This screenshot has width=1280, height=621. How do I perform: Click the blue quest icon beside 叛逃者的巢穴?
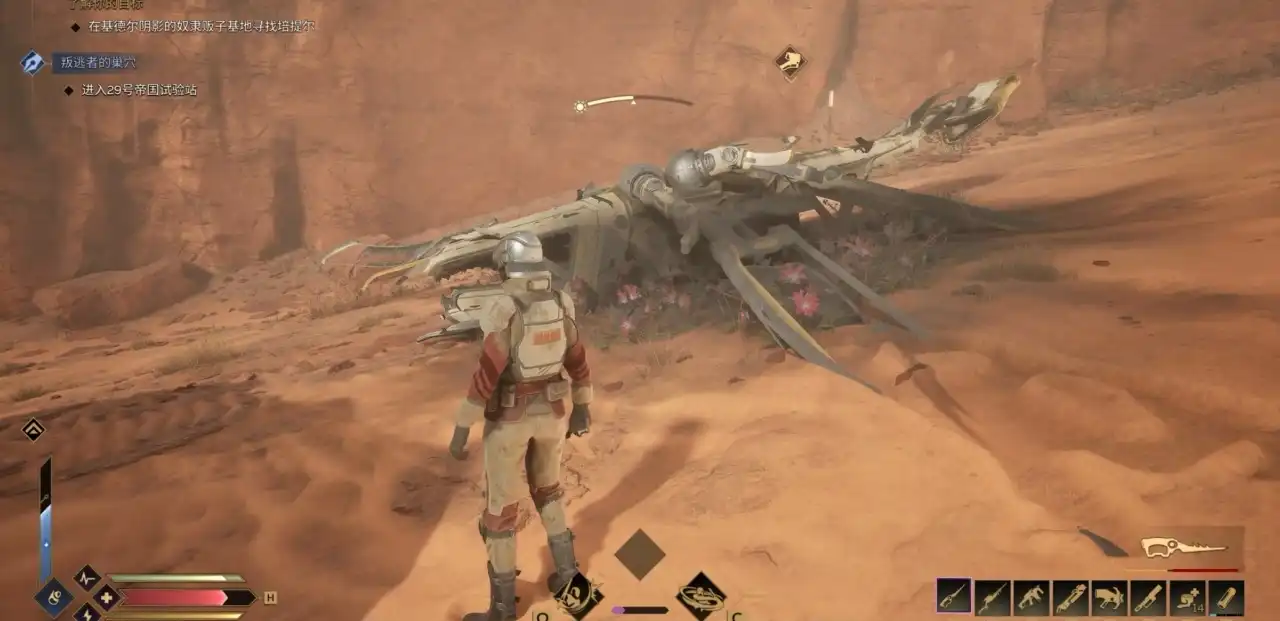pyautogui.click(x=32, y=62)
